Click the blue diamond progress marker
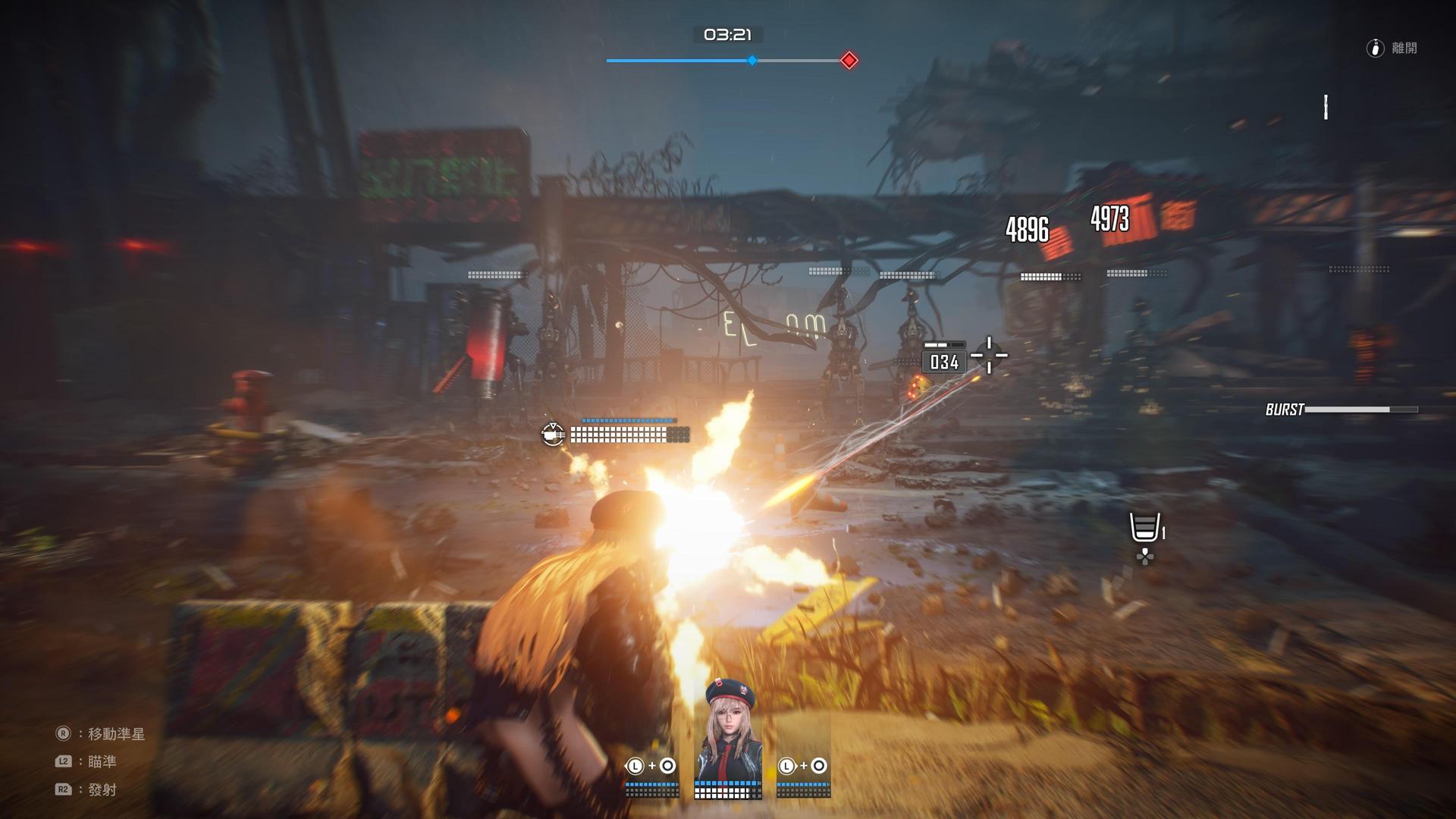 click(752, 61)
